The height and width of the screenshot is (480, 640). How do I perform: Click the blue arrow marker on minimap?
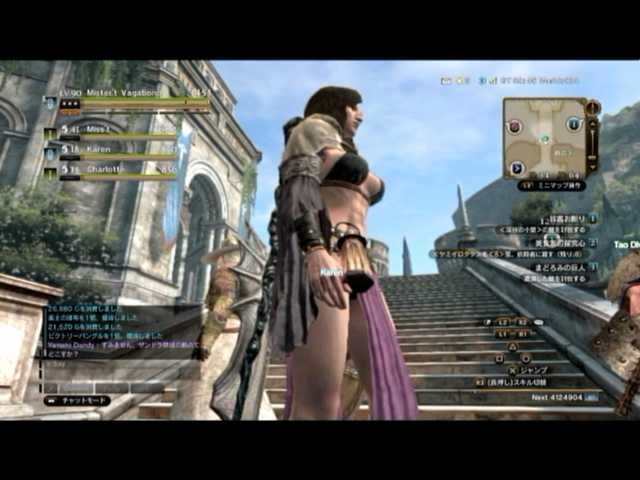click(517, 168)
